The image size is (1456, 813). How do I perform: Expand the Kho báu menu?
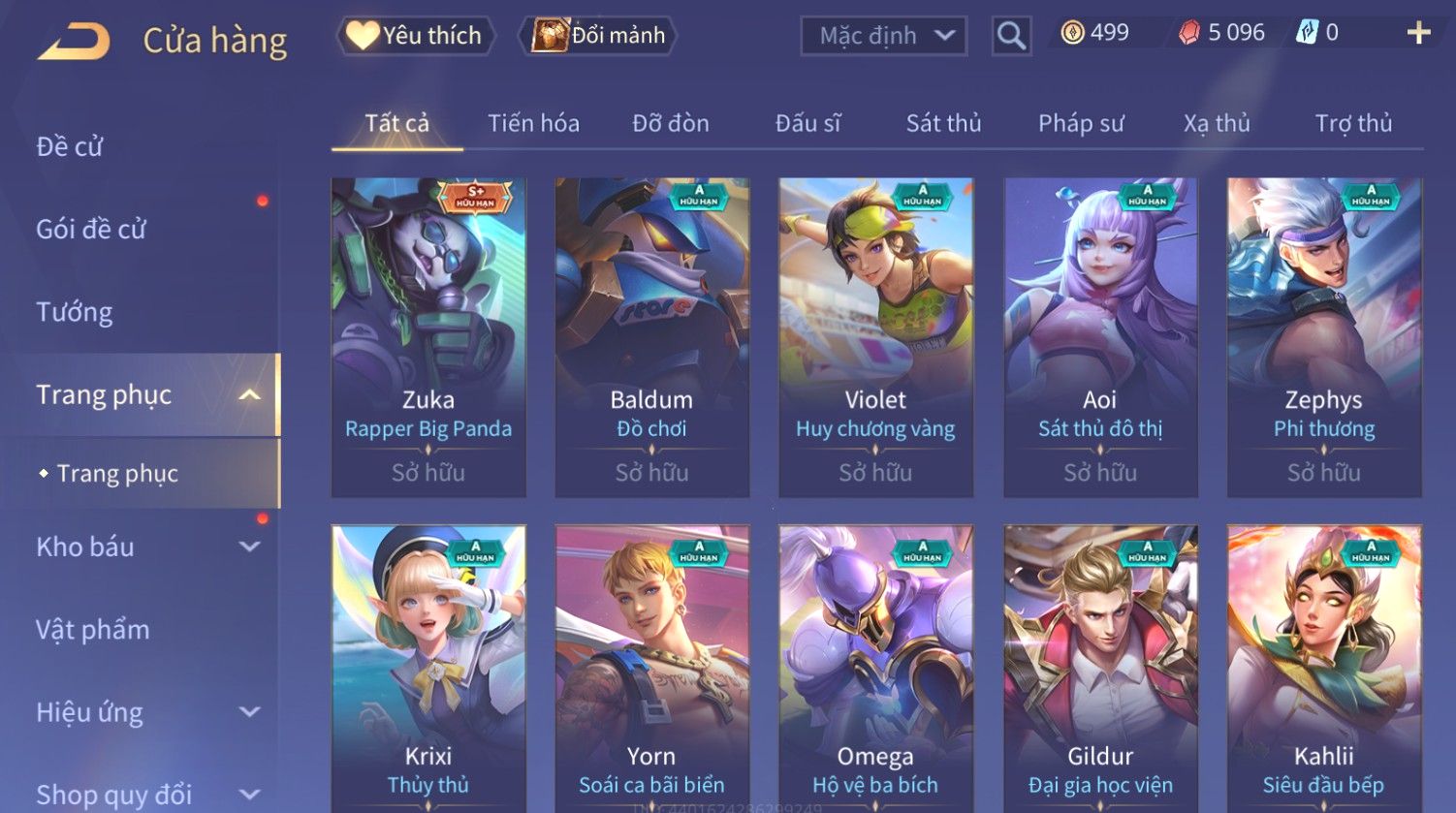tap(145, 547)
